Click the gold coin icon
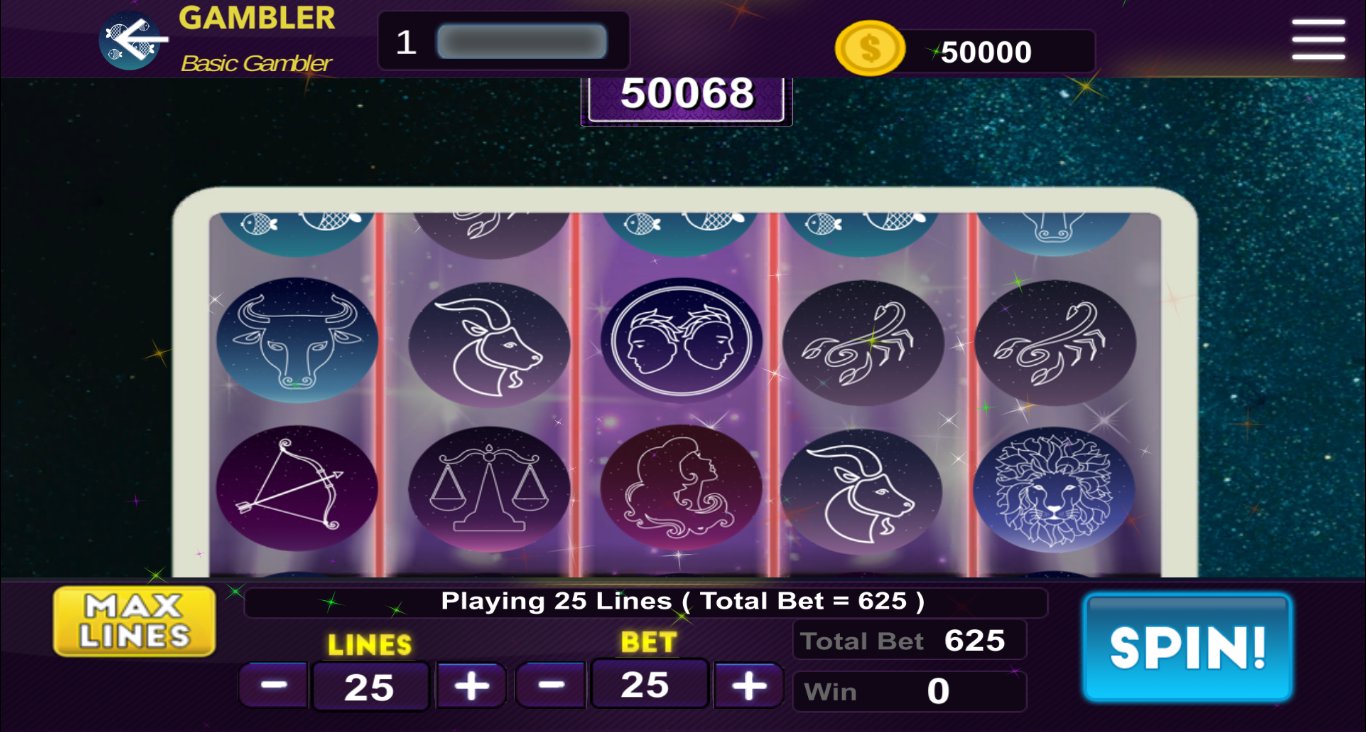Viewport: 1366px width, 732px height. [x=869, y=48]
